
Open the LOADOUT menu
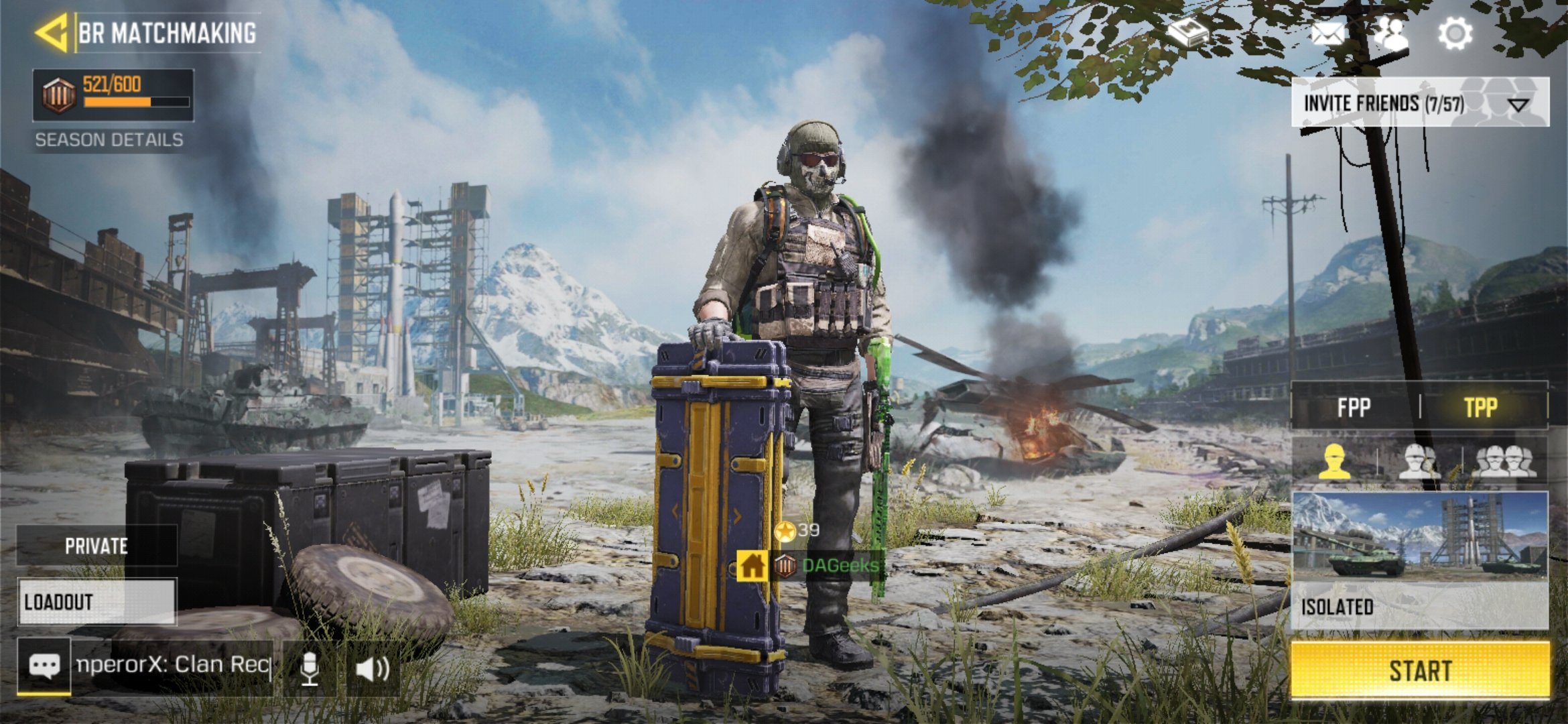click(x=96, y=602)
